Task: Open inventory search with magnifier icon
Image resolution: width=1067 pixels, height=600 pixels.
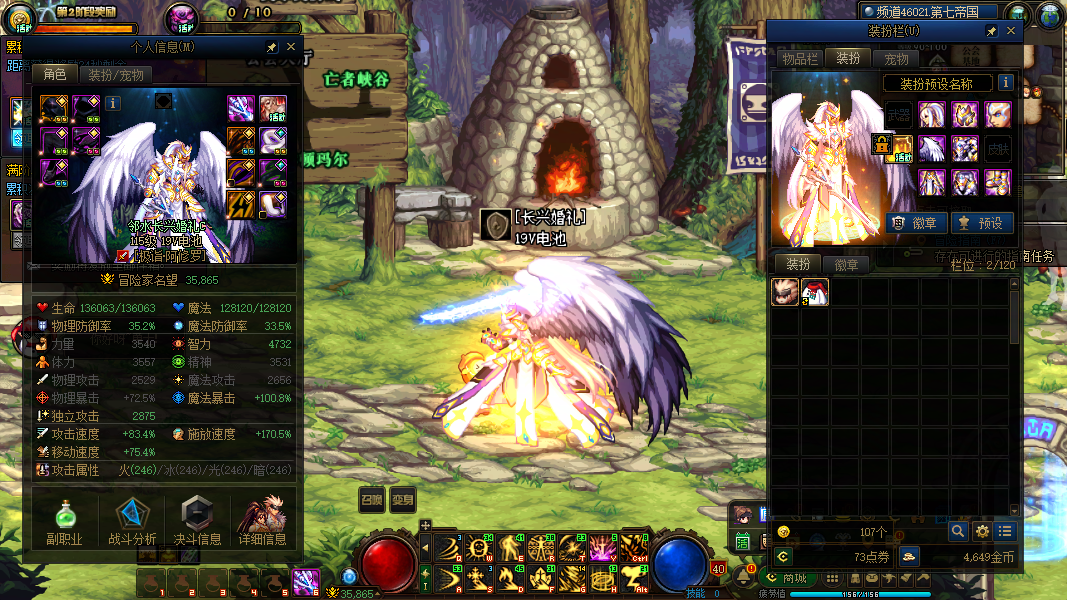Action: (958, 531)
